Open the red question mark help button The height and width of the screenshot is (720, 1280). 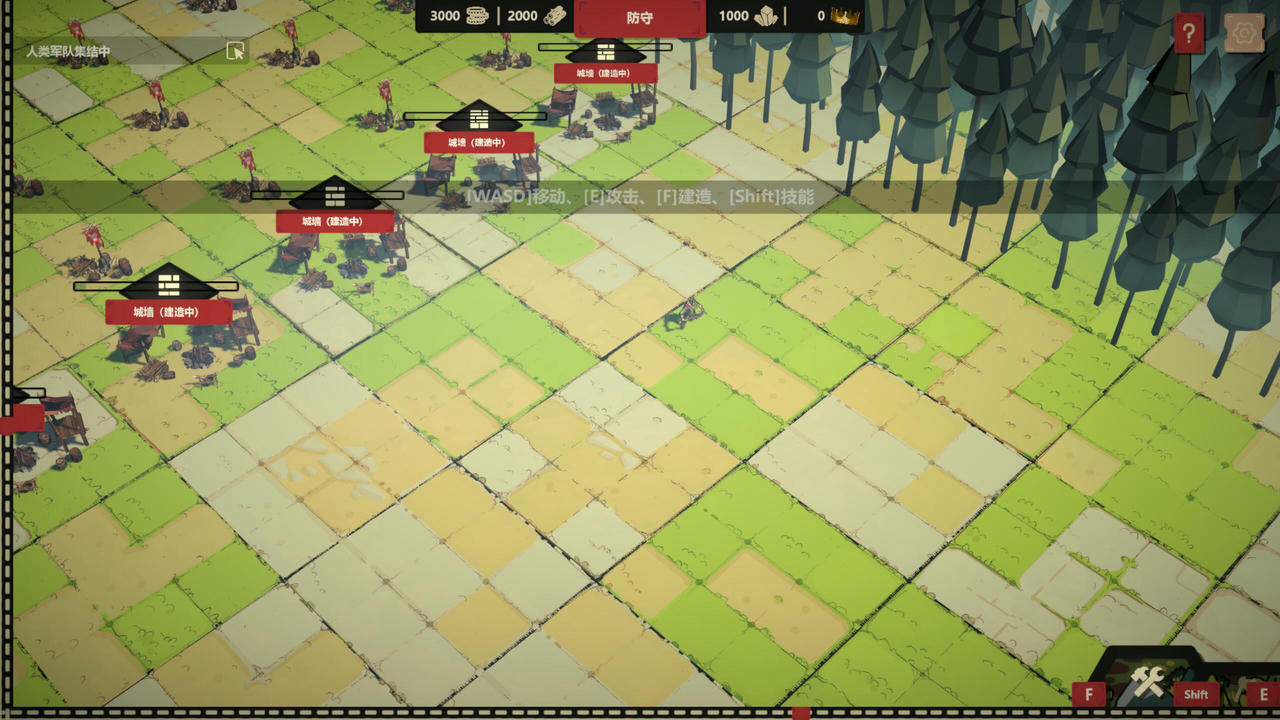tap(1188, 34)
